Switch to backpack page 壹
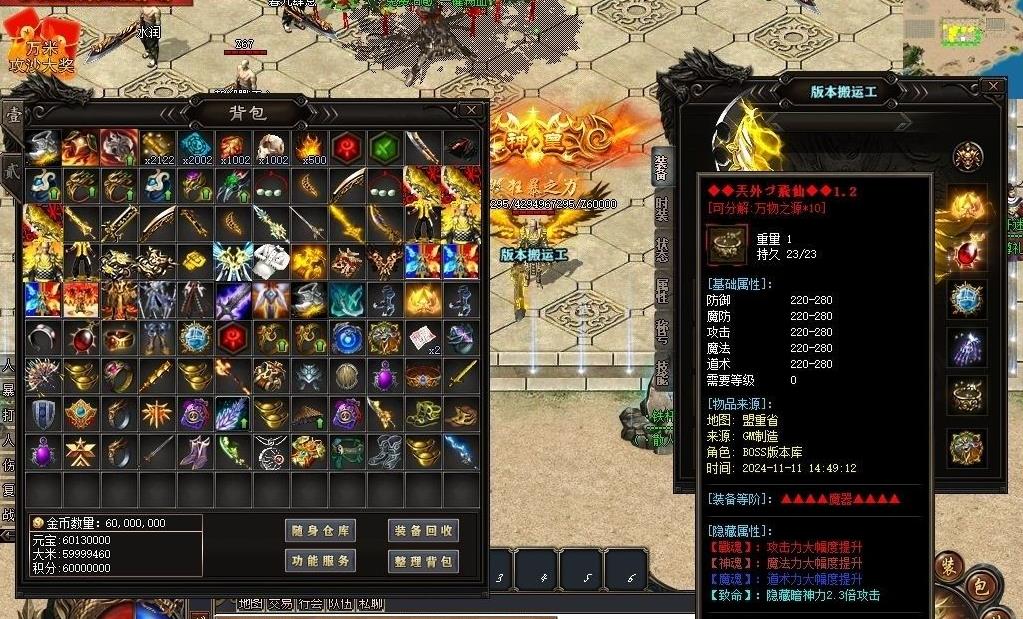 [13, 115]
